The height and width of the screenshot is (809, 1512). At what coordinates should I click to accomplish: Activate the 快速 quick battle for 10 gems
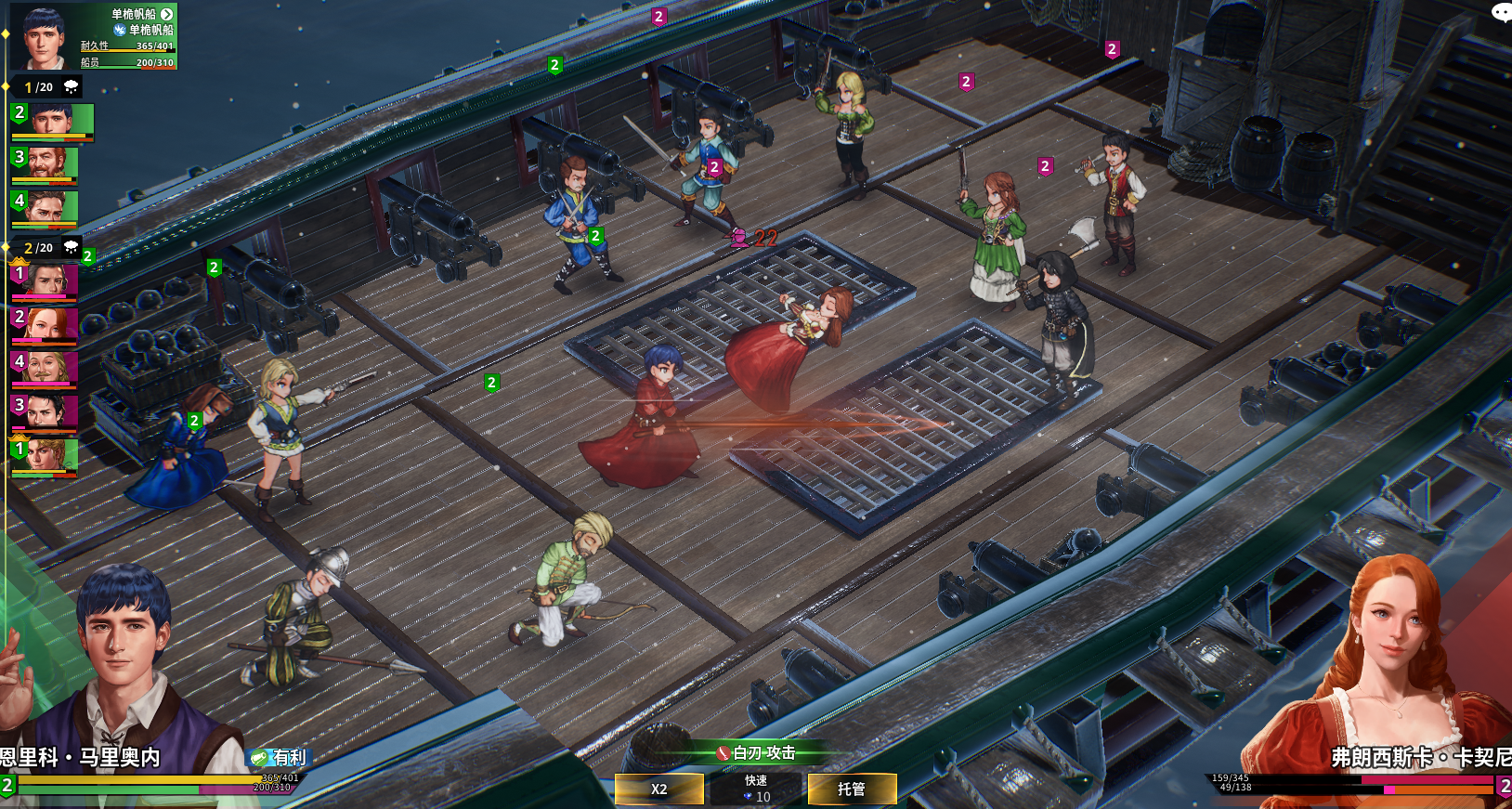[756, 789]
